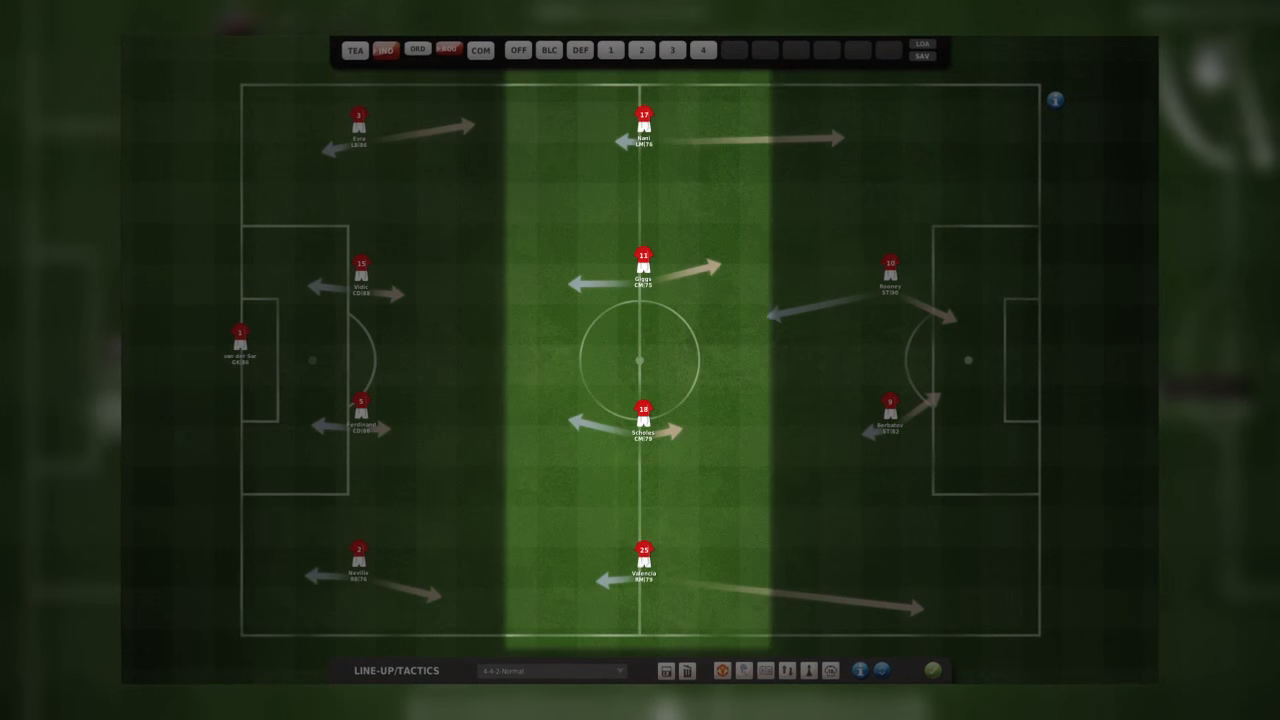Enable the BLC tactics setting
This screenshot has width=1280, height=720.
click(x=549, y=50)
